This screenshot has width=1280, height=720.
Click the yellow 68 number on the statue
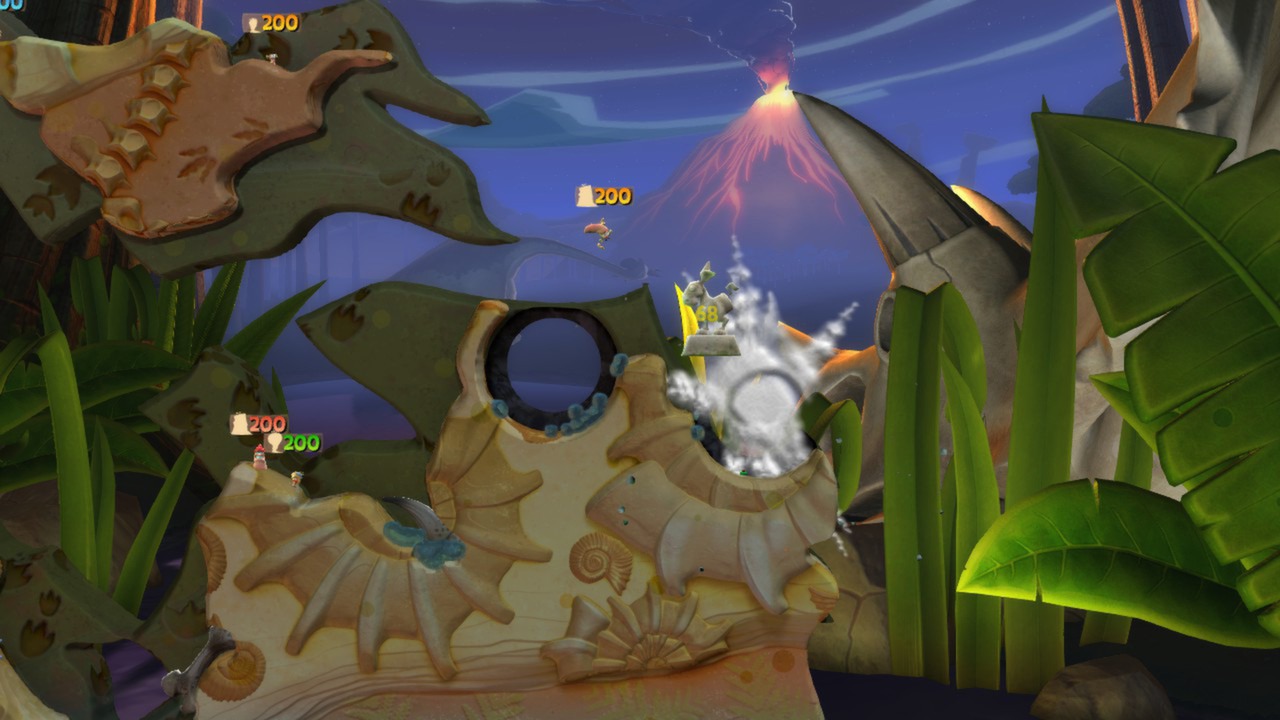tap(706, 312)
